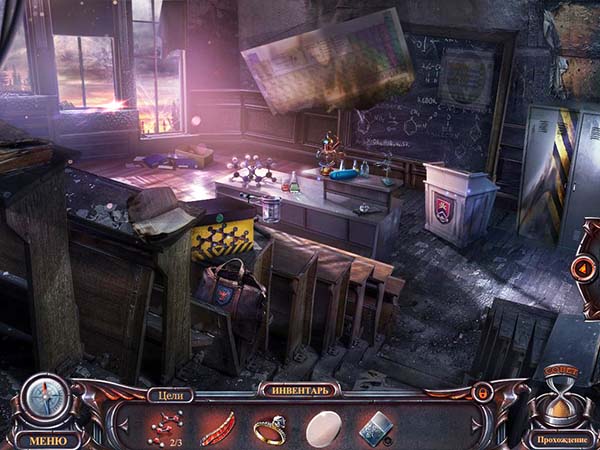600x450 pixels.
Task: Toggle the inventory panel lock
Action: point(482,392)
